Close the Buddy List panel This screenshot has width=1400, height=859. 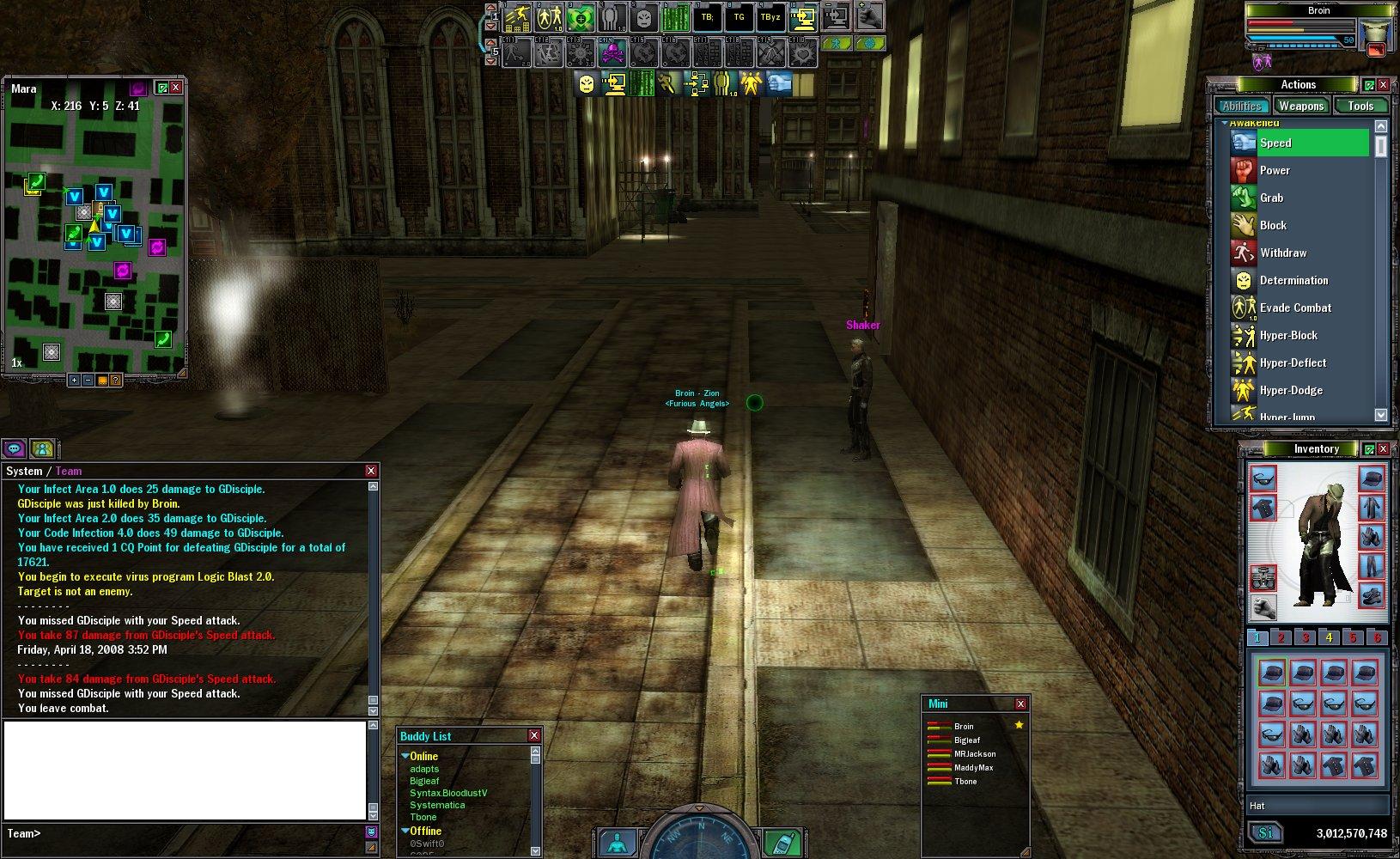click(534, 735)
